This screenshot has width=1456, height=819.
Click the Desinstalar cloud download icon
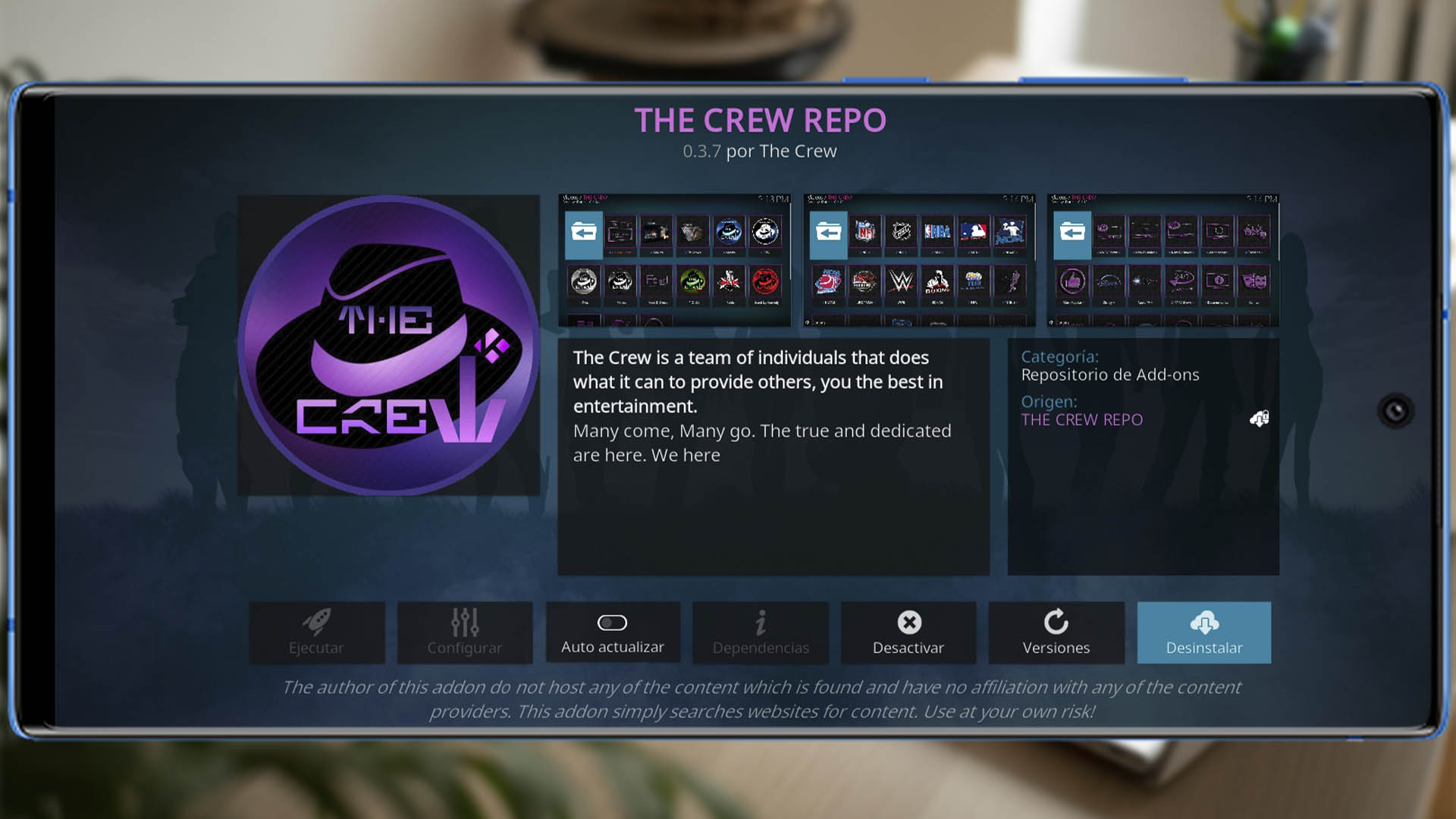pyautogui.click(x=1204, y=622)
